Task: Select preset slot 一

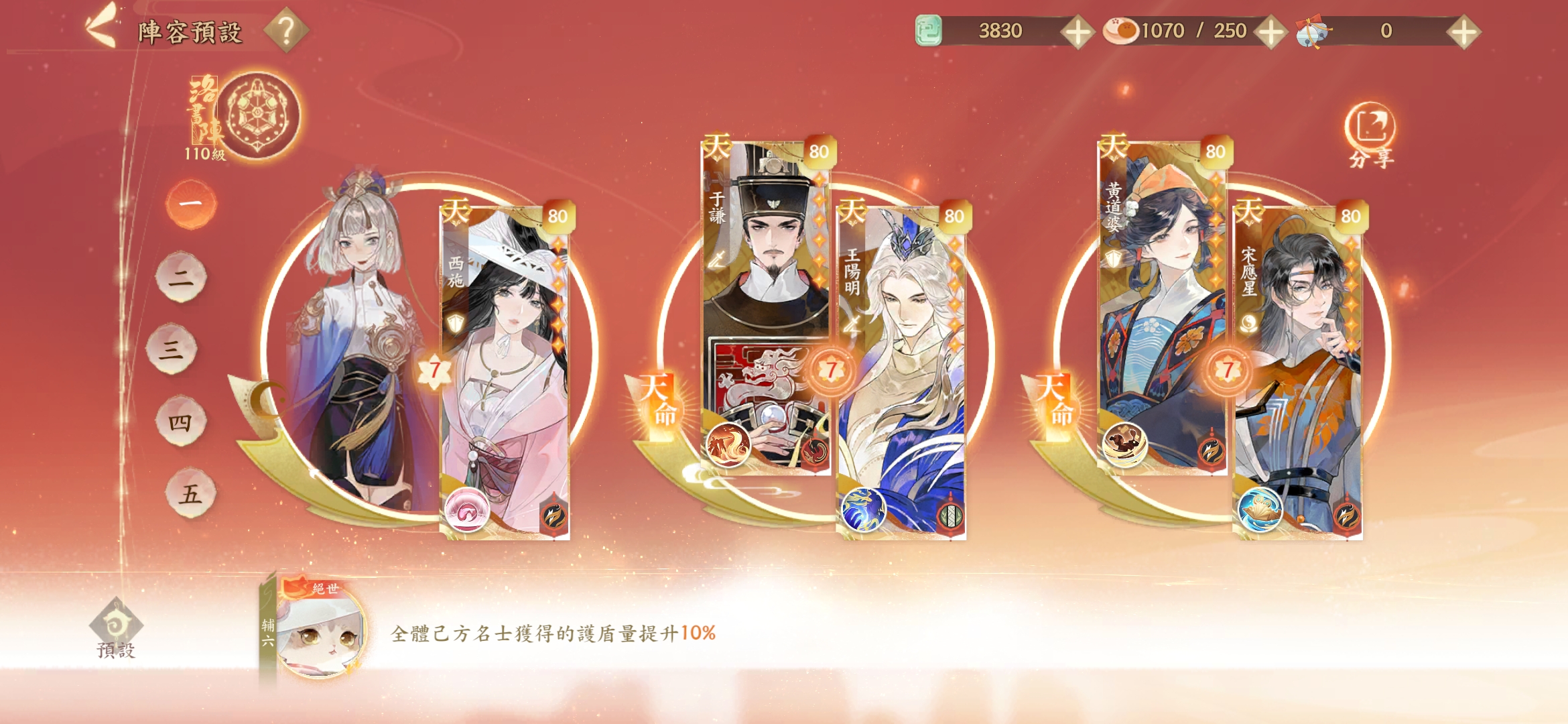Action: [191, 203]
